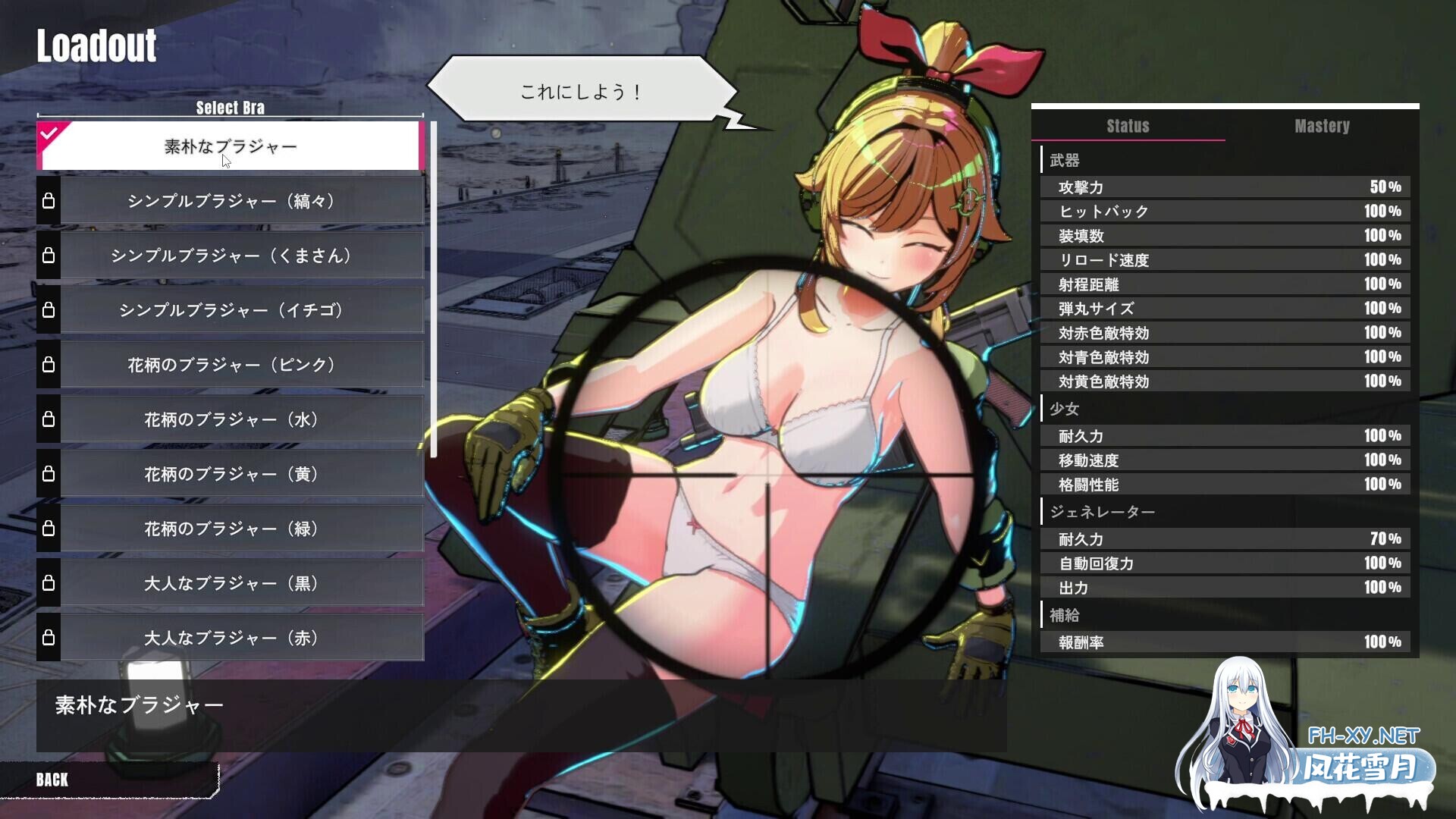Screen dimensions: 1456x819
Task: Click the lock icon on シンプルブラジャー（くまさん）
Action: 50,256
